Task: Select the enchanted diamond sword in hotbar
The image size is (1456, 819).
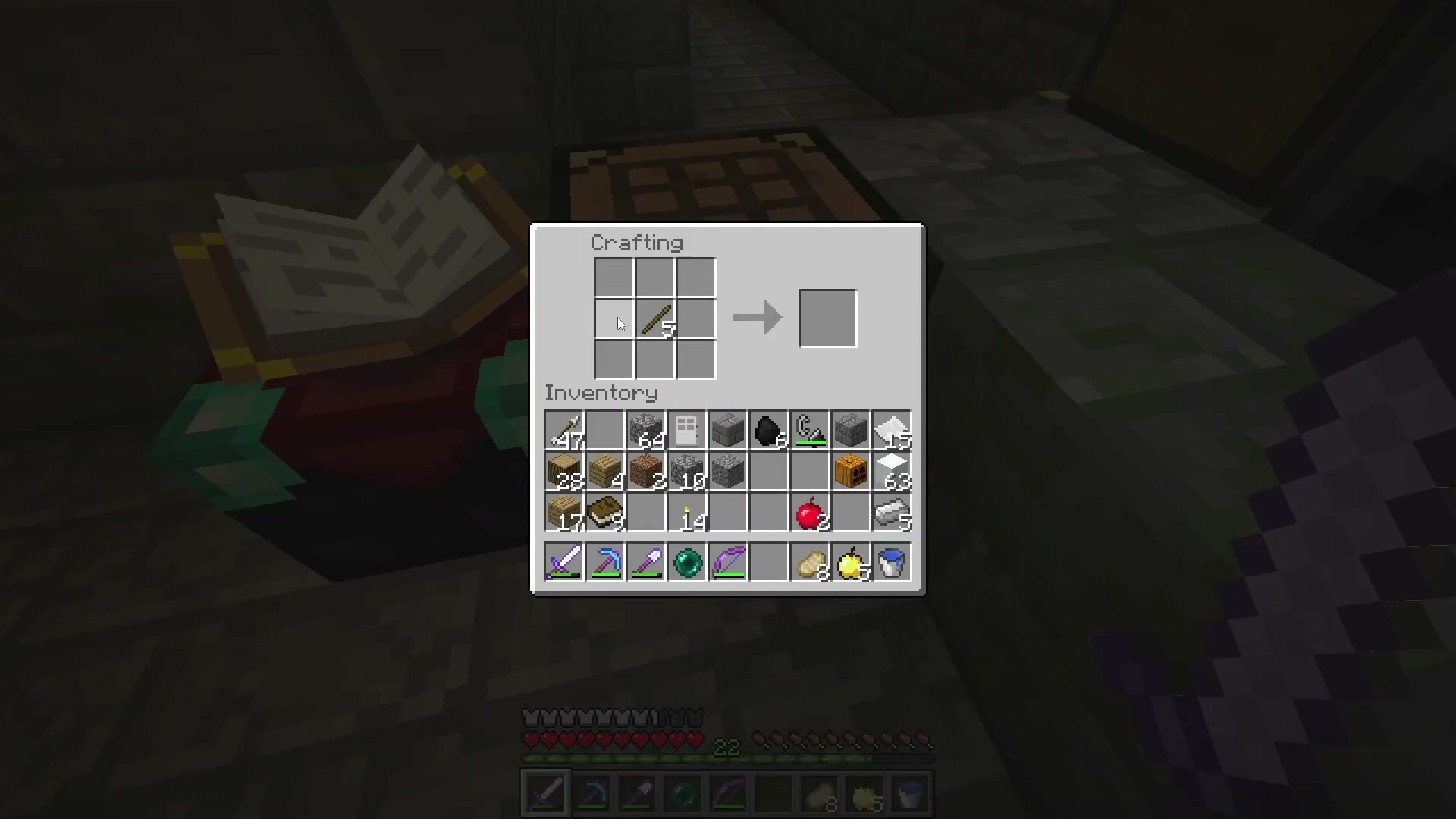Action: (564, 562)
